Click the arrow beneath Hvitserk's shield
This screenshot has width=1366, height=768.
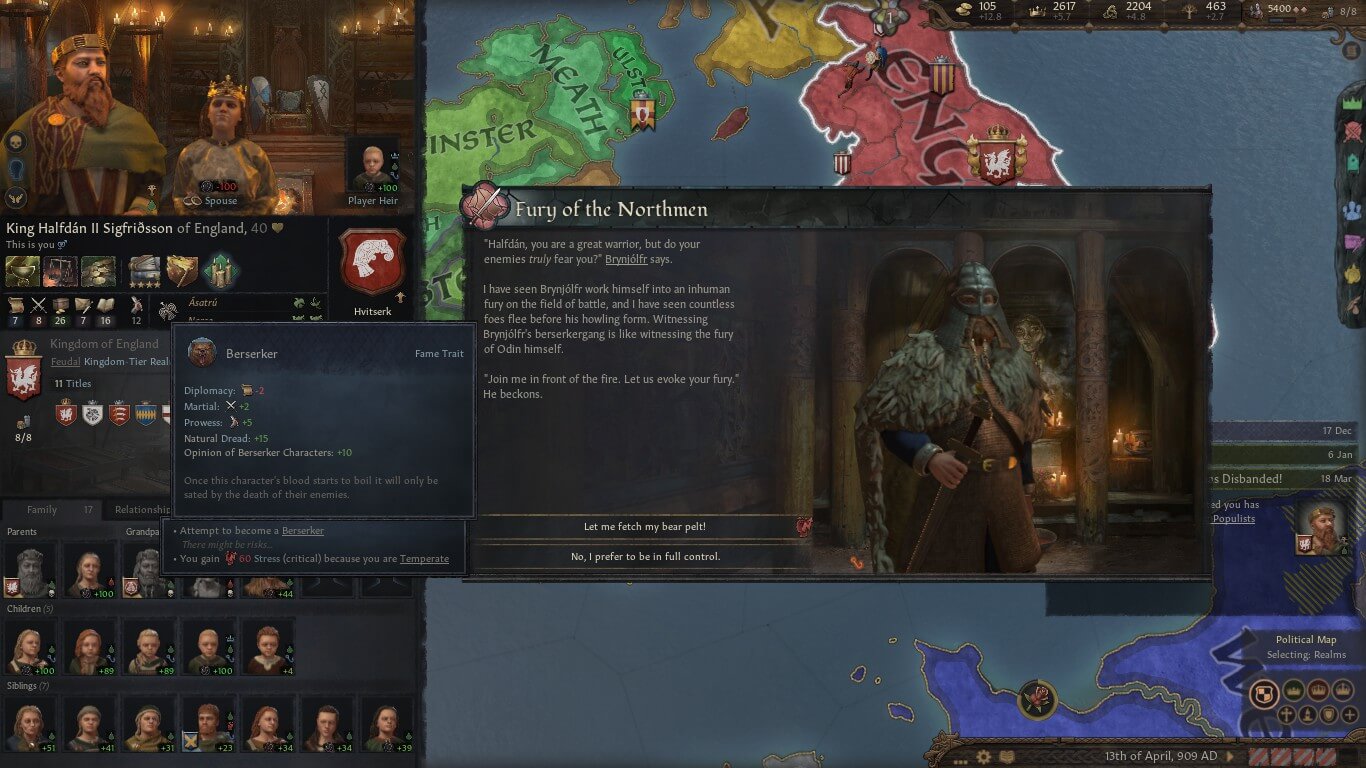point(400,297)
